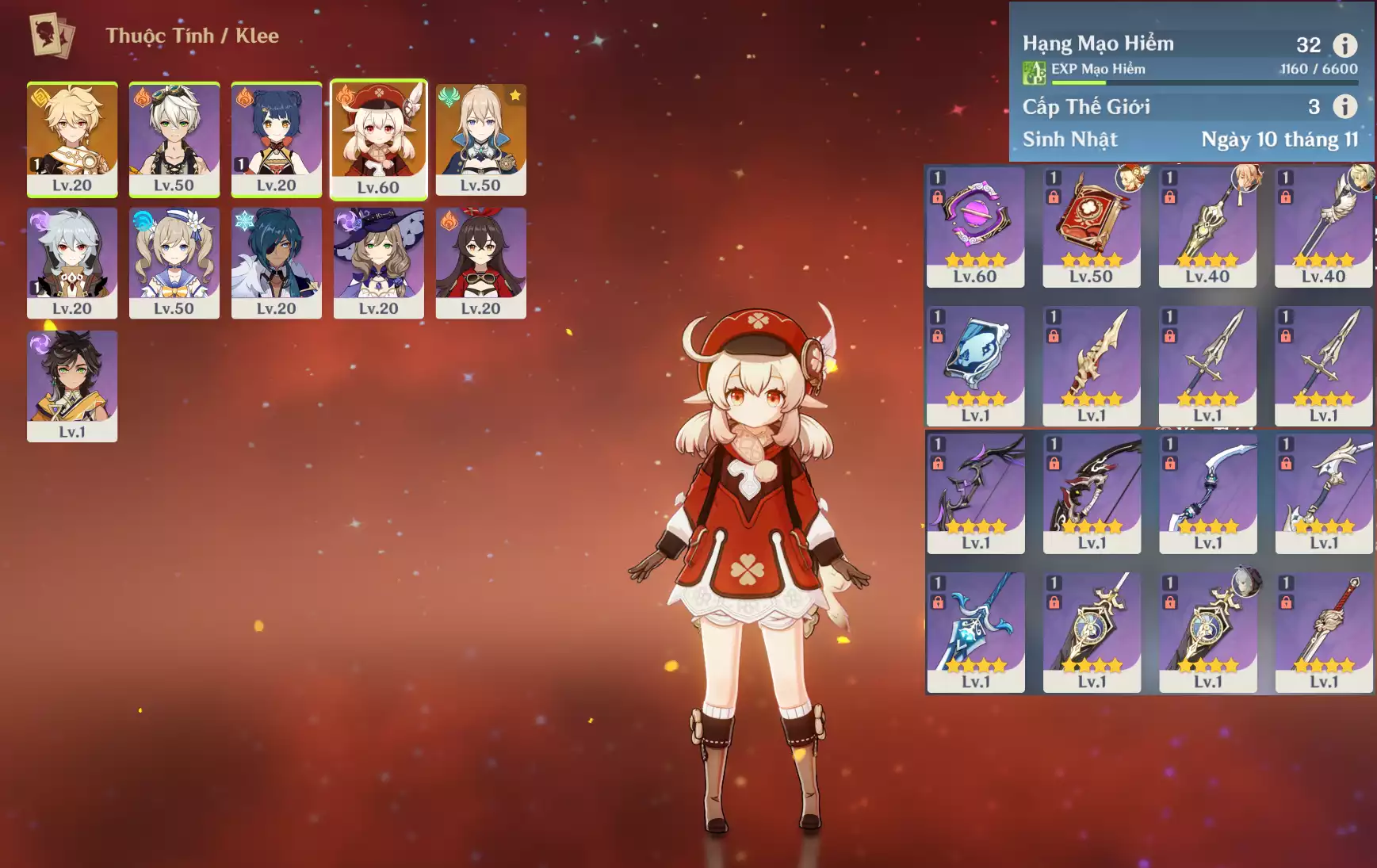Select the Lv.1 blue claymore

pos(975,631)
